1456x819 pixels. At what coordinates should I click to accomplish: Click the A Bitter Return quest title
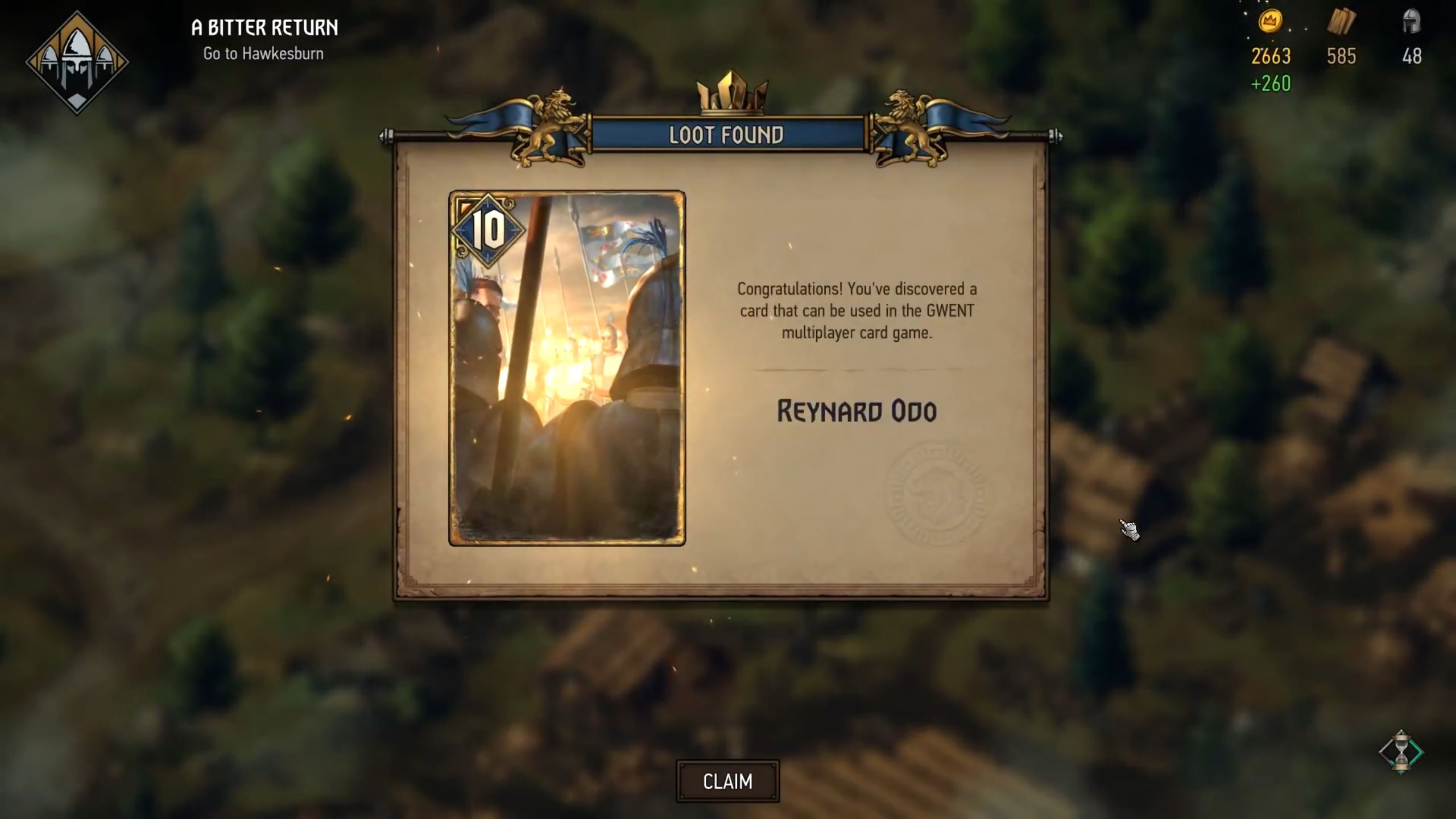point(264,27)
